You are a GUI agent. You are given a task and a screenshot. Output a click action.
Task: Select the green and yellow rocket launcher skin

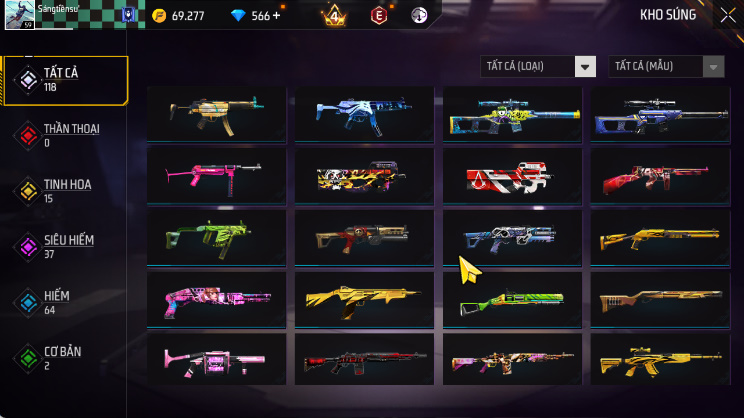(x=512, y=299)
